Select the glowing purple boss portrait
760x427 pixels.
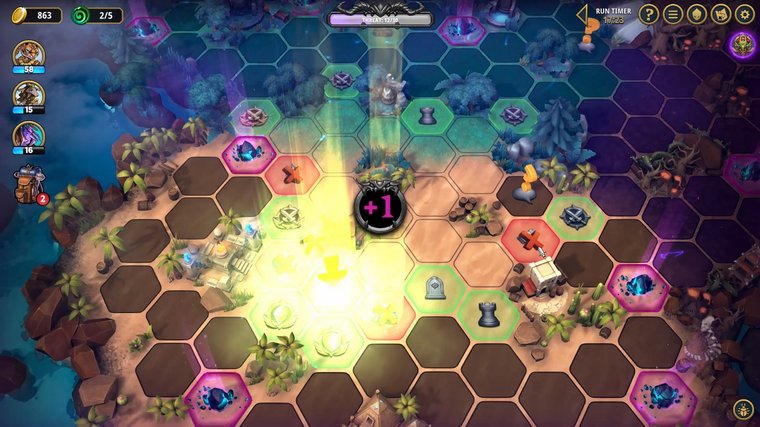point(743,44)
